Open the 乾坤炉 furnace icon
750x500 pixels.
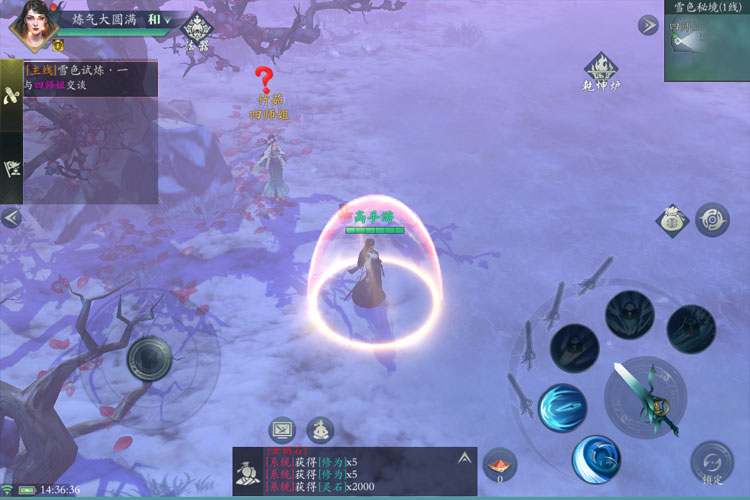tap(601, 72)
